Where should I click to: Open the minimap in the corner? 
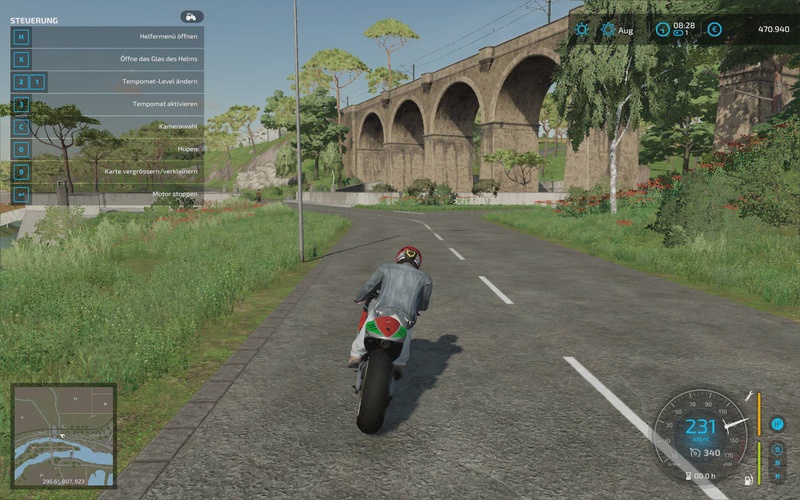point(63,435)
